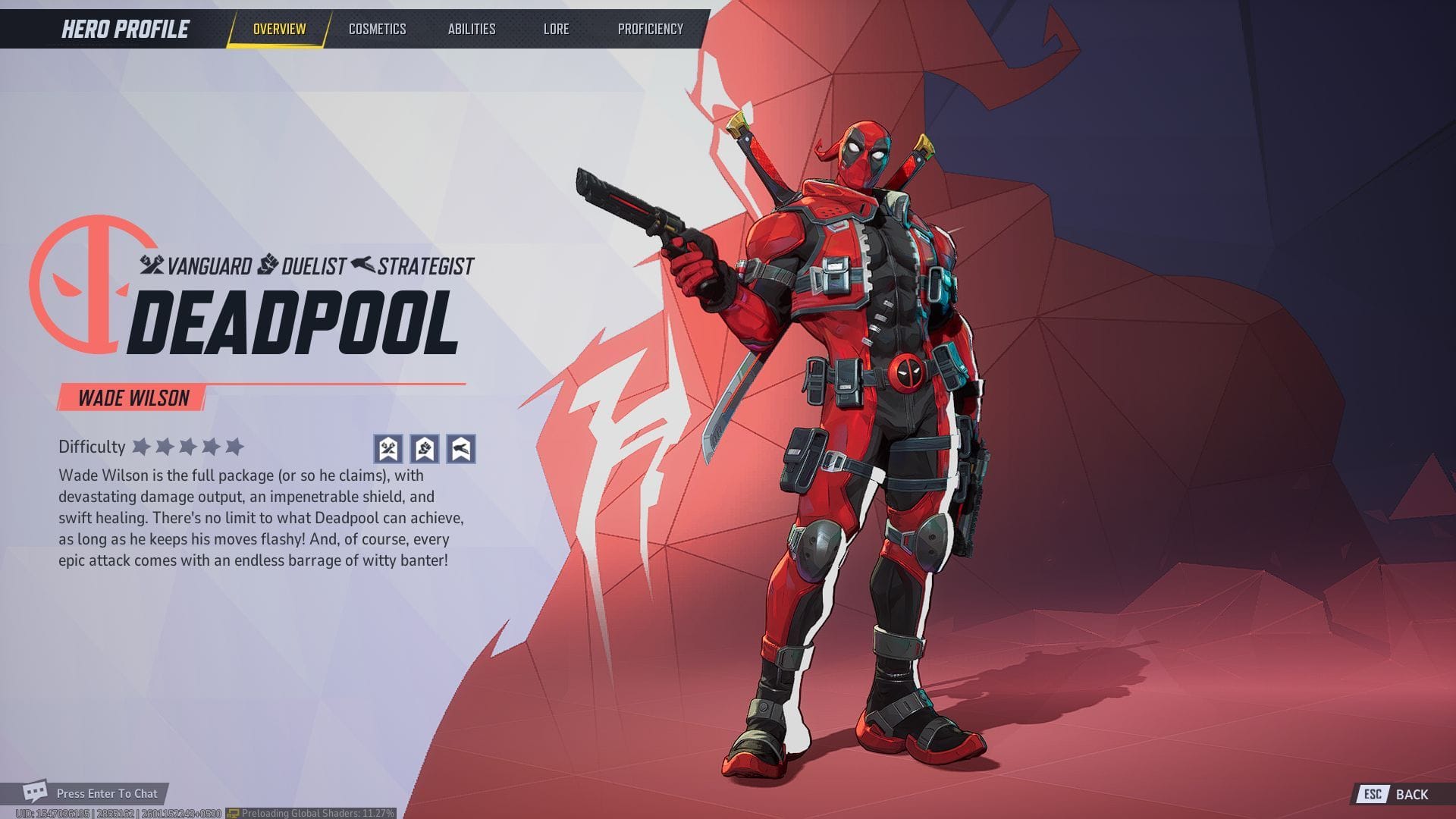Image resolution: width=1456 pixels, height=819 pixels.
Task: Toggle the fifth difficulty star
Action: 235,447
